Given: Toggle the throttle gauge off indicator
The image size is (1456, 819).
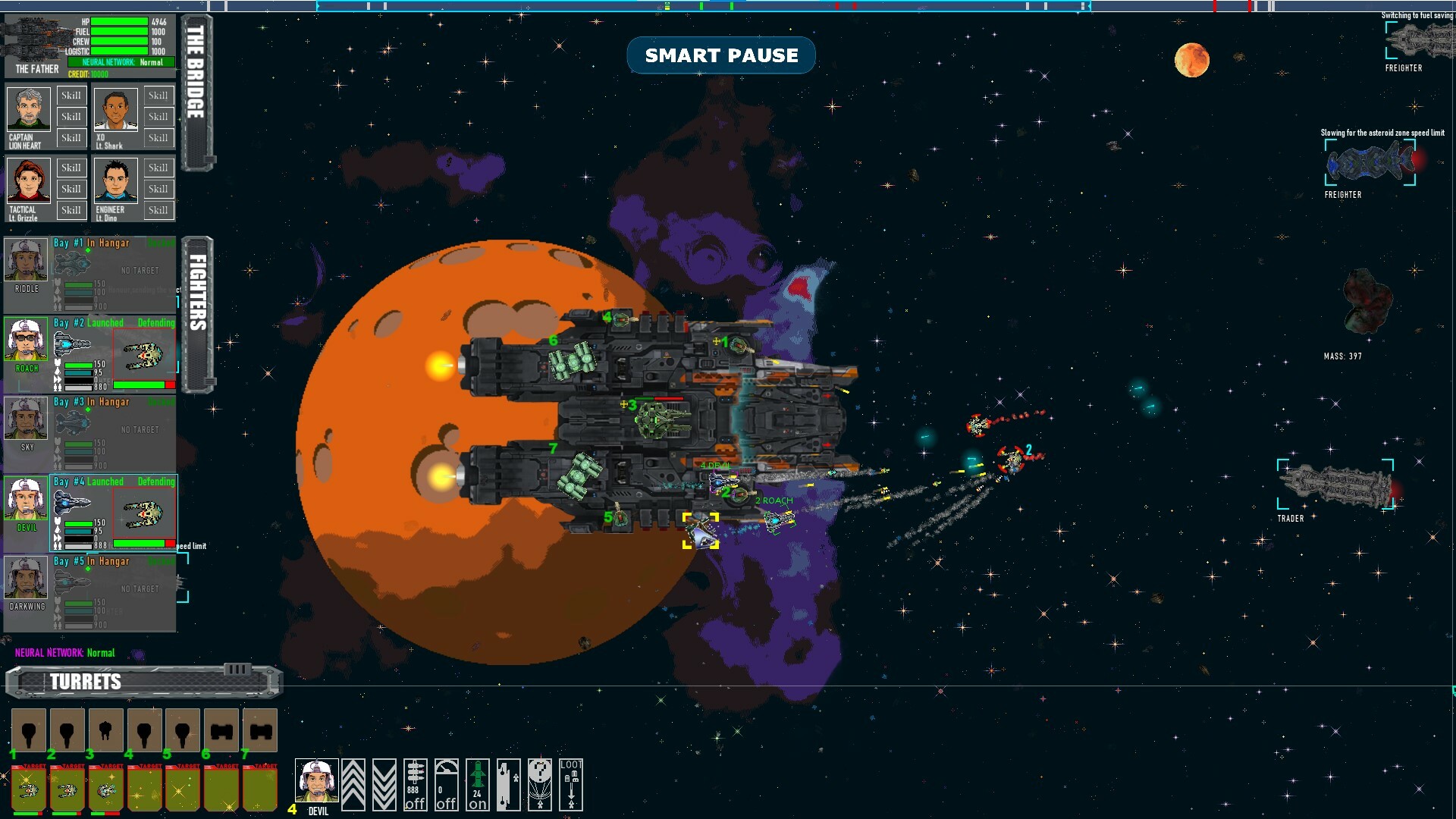Looking at the screenshot, I should [x=446, y=785].
